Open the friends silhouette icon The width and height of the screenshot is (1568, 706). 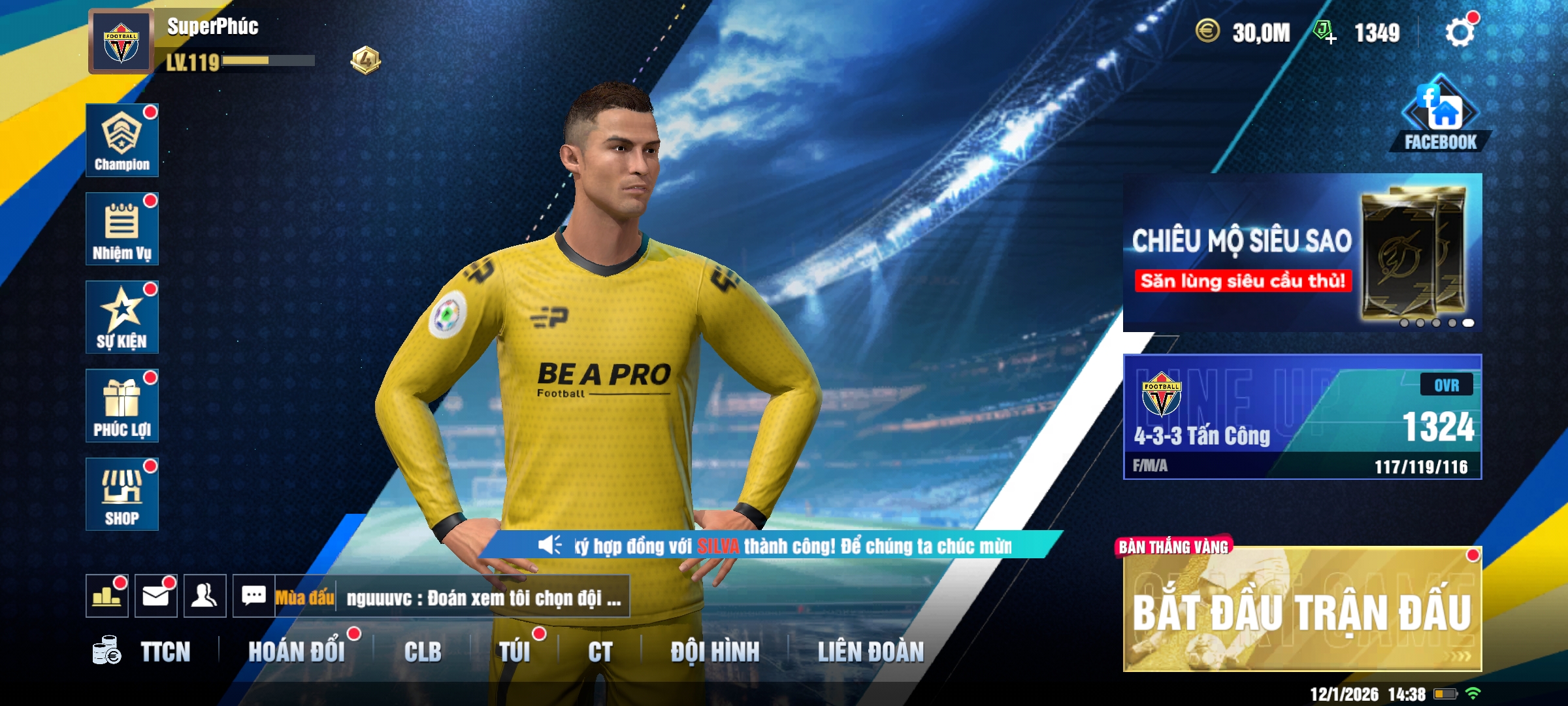(205, 596)
